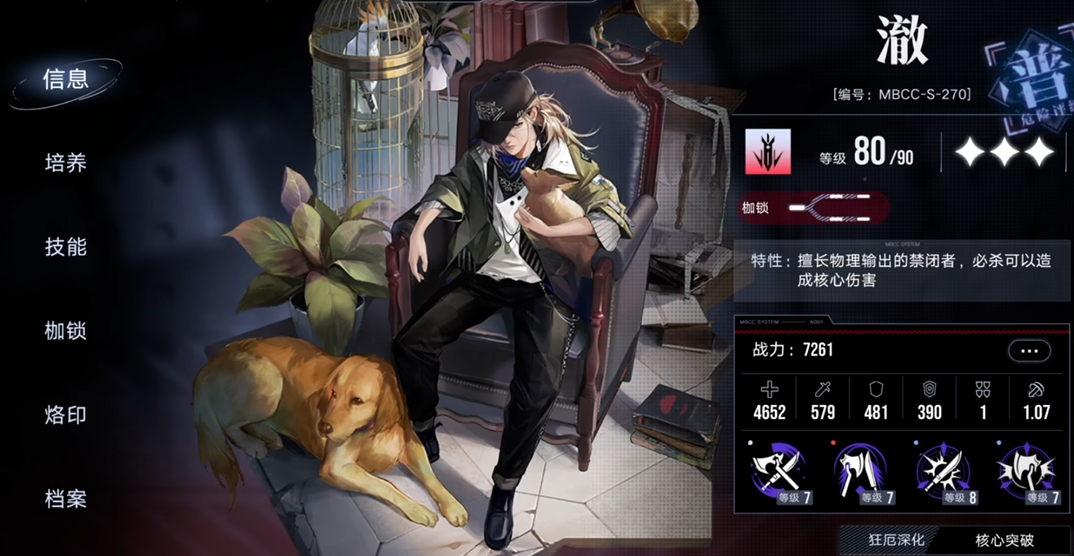Click the red class emblem icon
Image resolution: width=1074 pixels, height=556 pixels.
click(767, 152)
